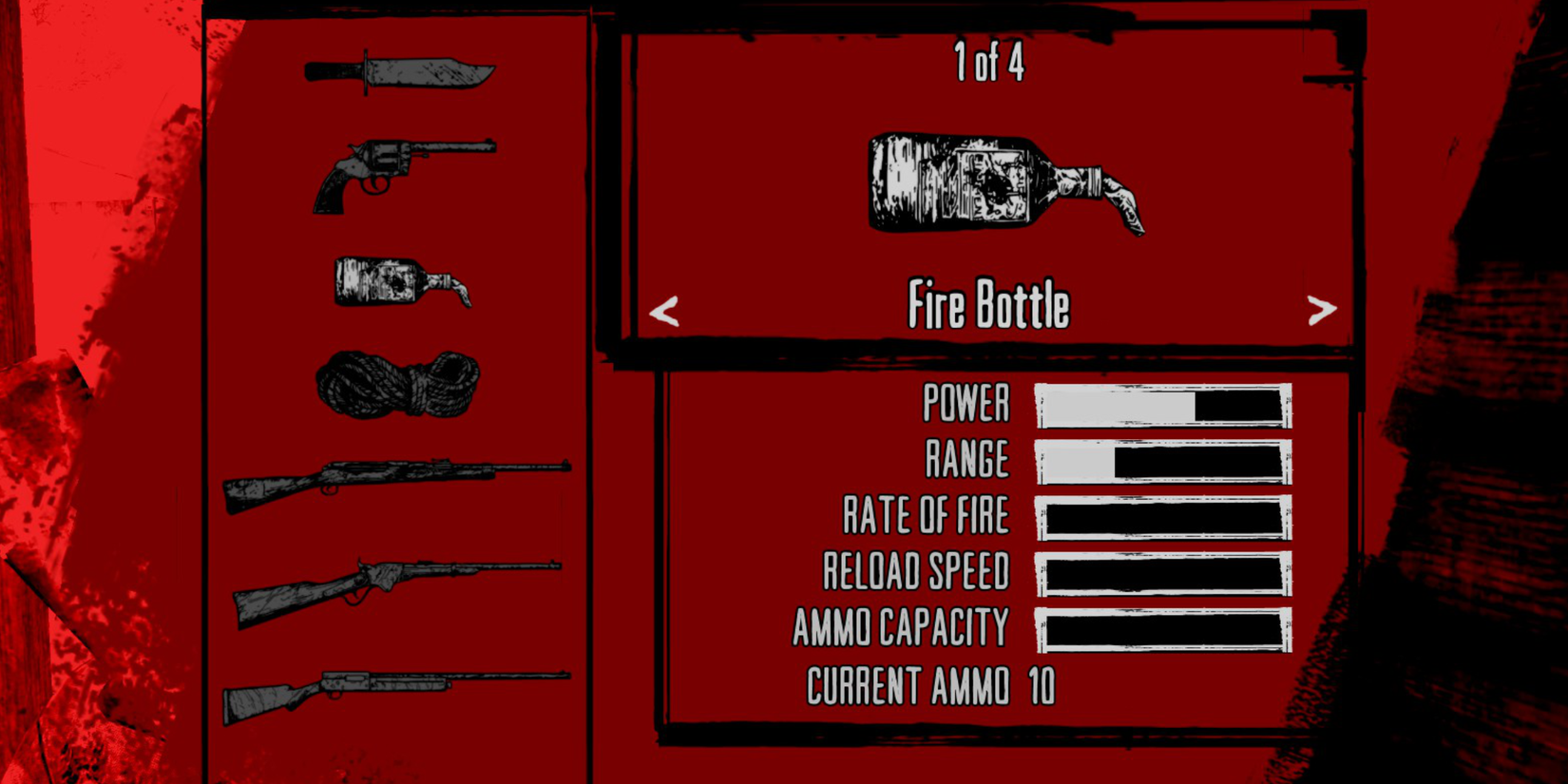The image size is (1568, 784).
Task: Click the Fire Bottle title text
Action: [x=990, y=305]
